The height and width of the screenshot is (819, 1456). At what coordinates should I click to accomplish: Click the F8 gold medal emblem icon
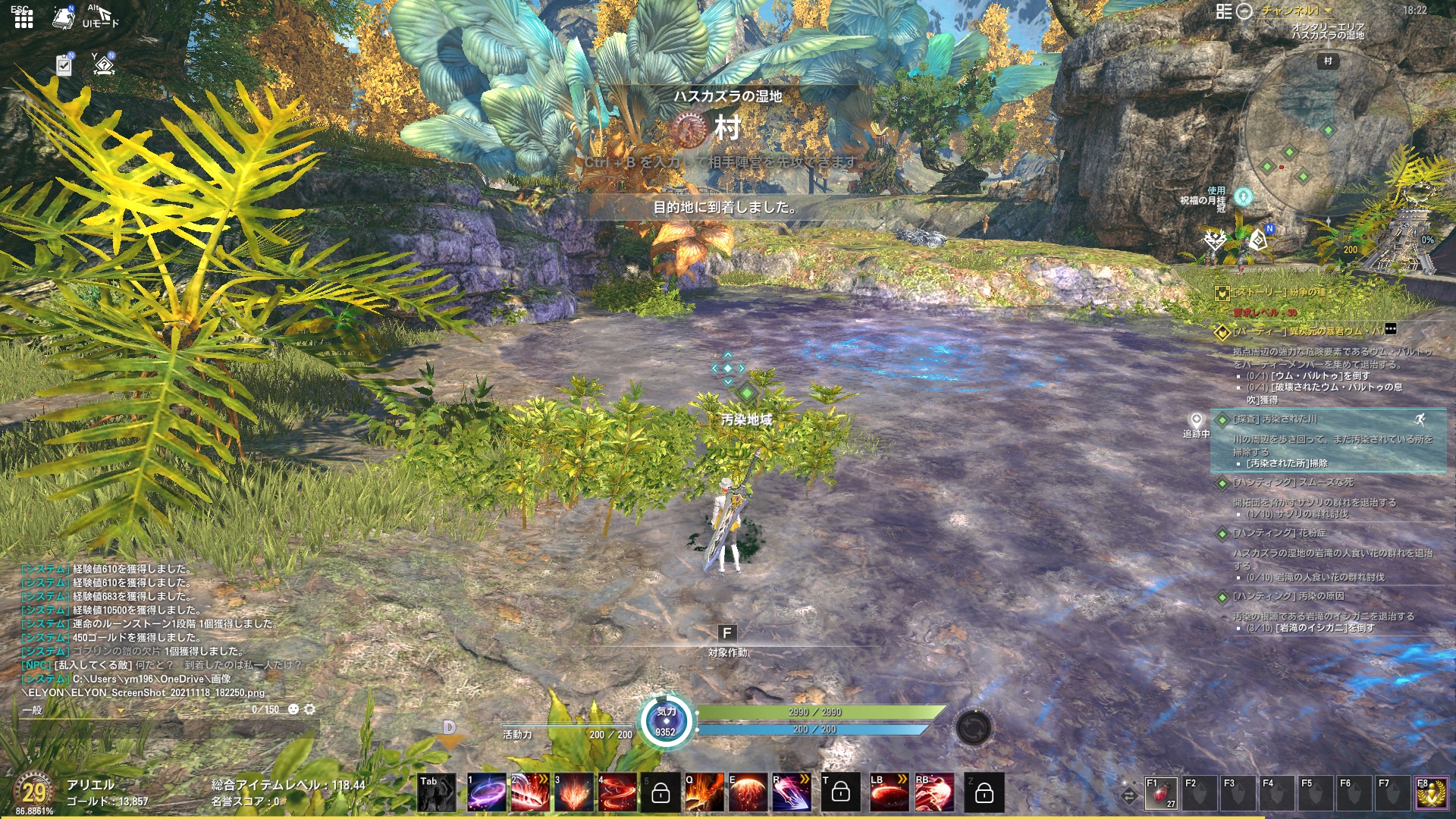[1431, 793]
